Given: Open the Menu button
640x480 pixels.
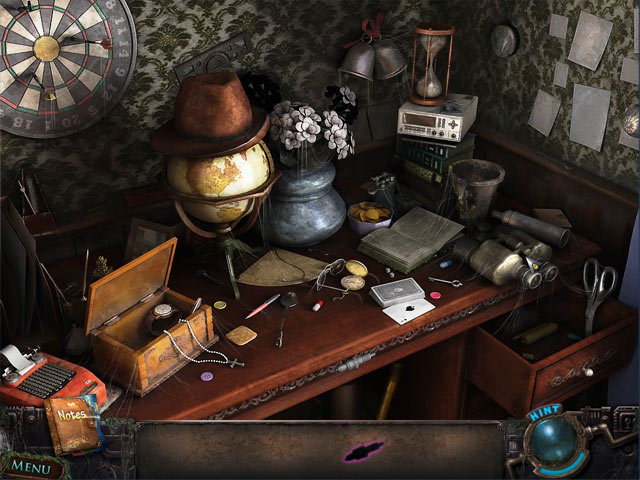Looking at the screenshot, I should [32, 466].
